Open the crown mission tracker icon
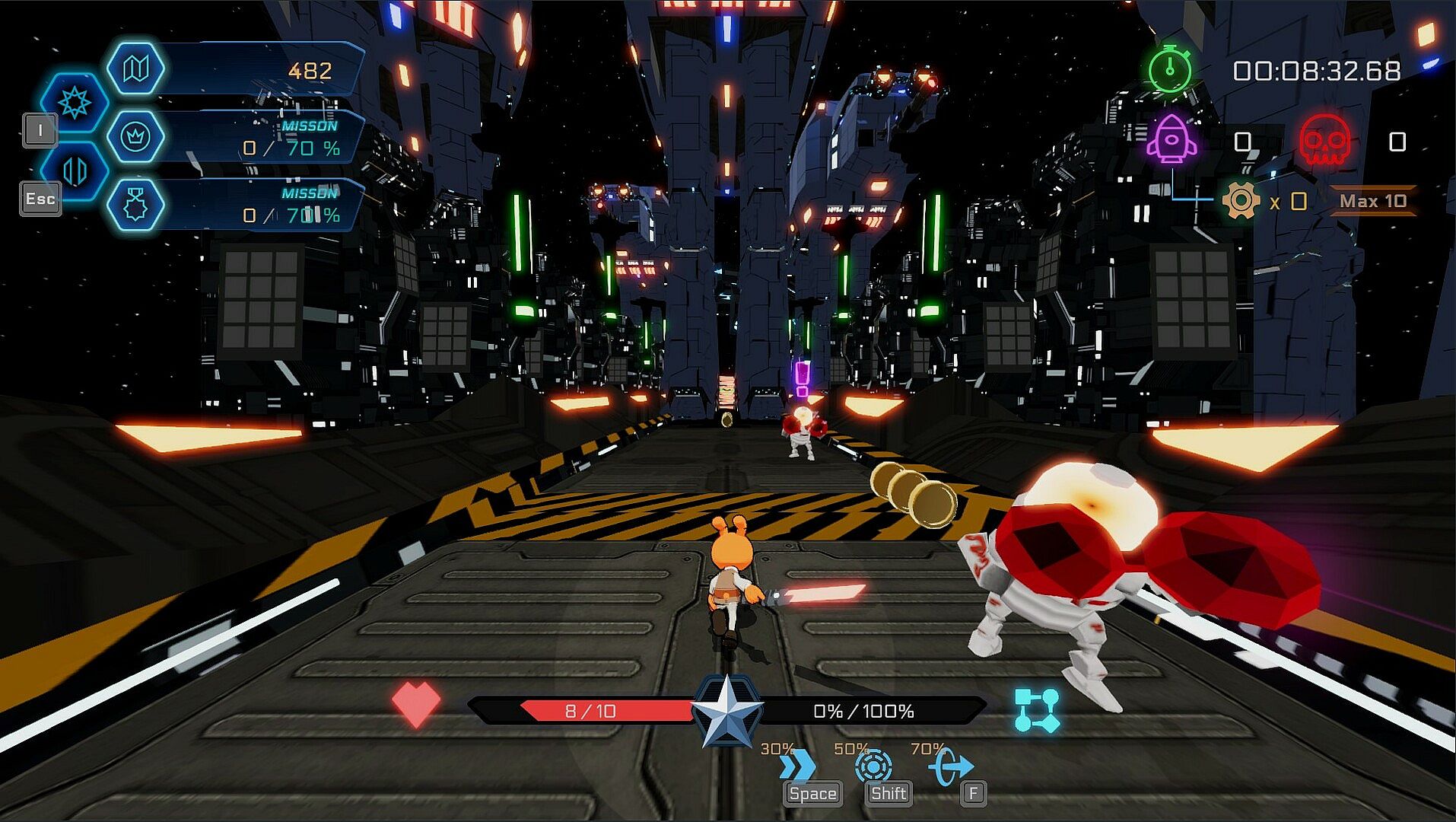 tap(135, 137)
